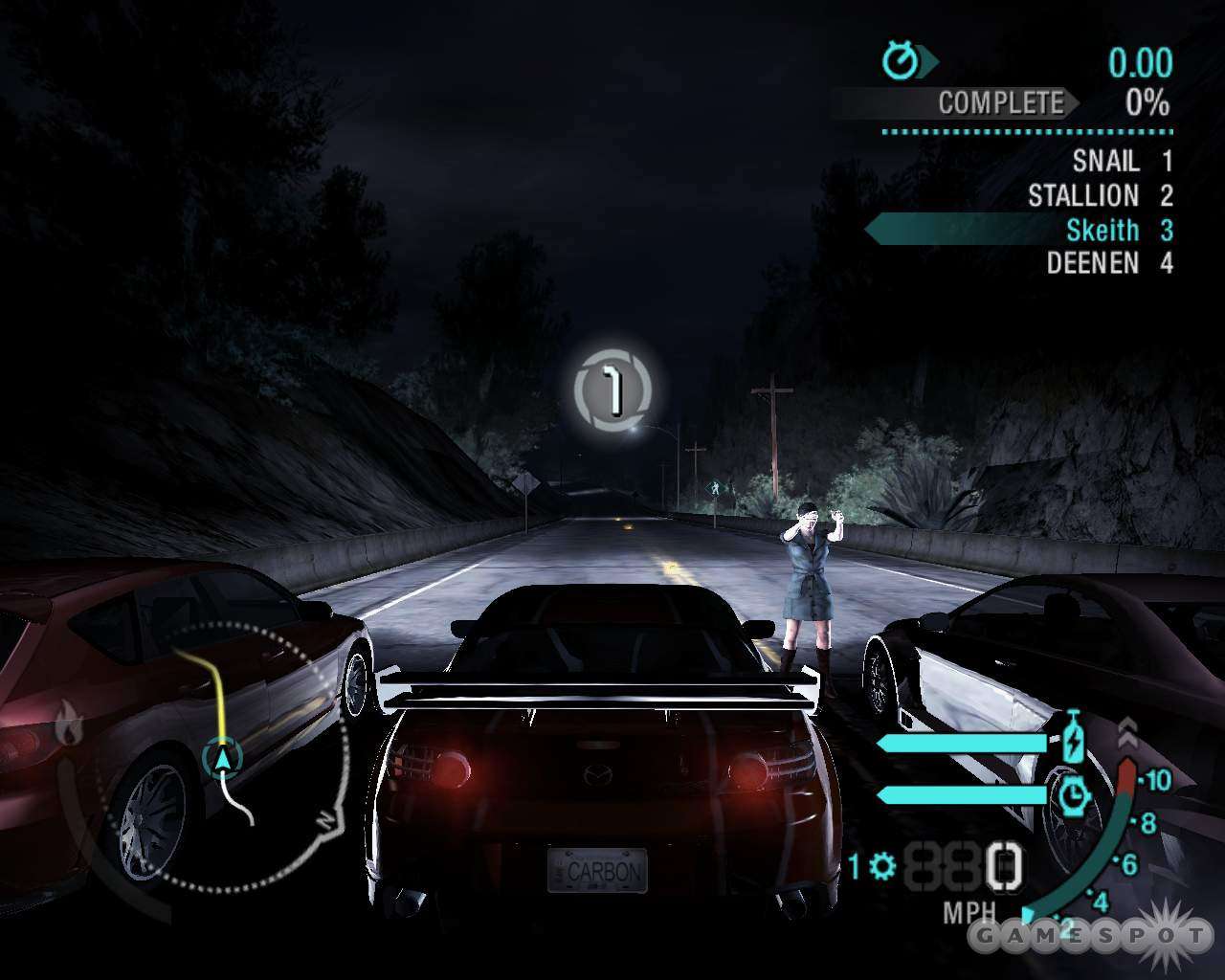Click the north marker on the compass
The image size is (1225, 980).
[x=325, y=820]
